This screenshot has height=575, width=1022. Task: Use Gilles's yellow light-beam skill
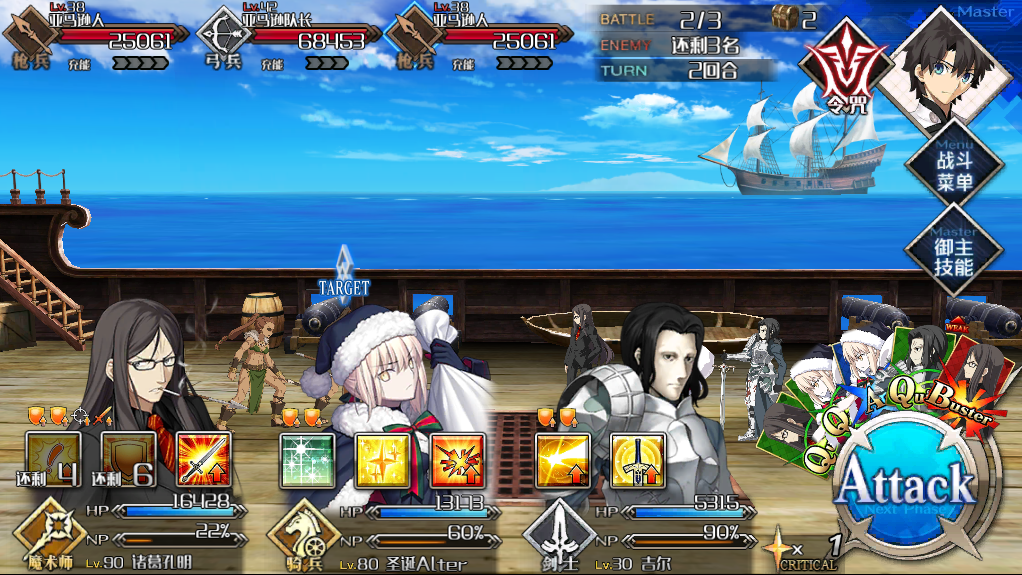click(x=562, y=460)
